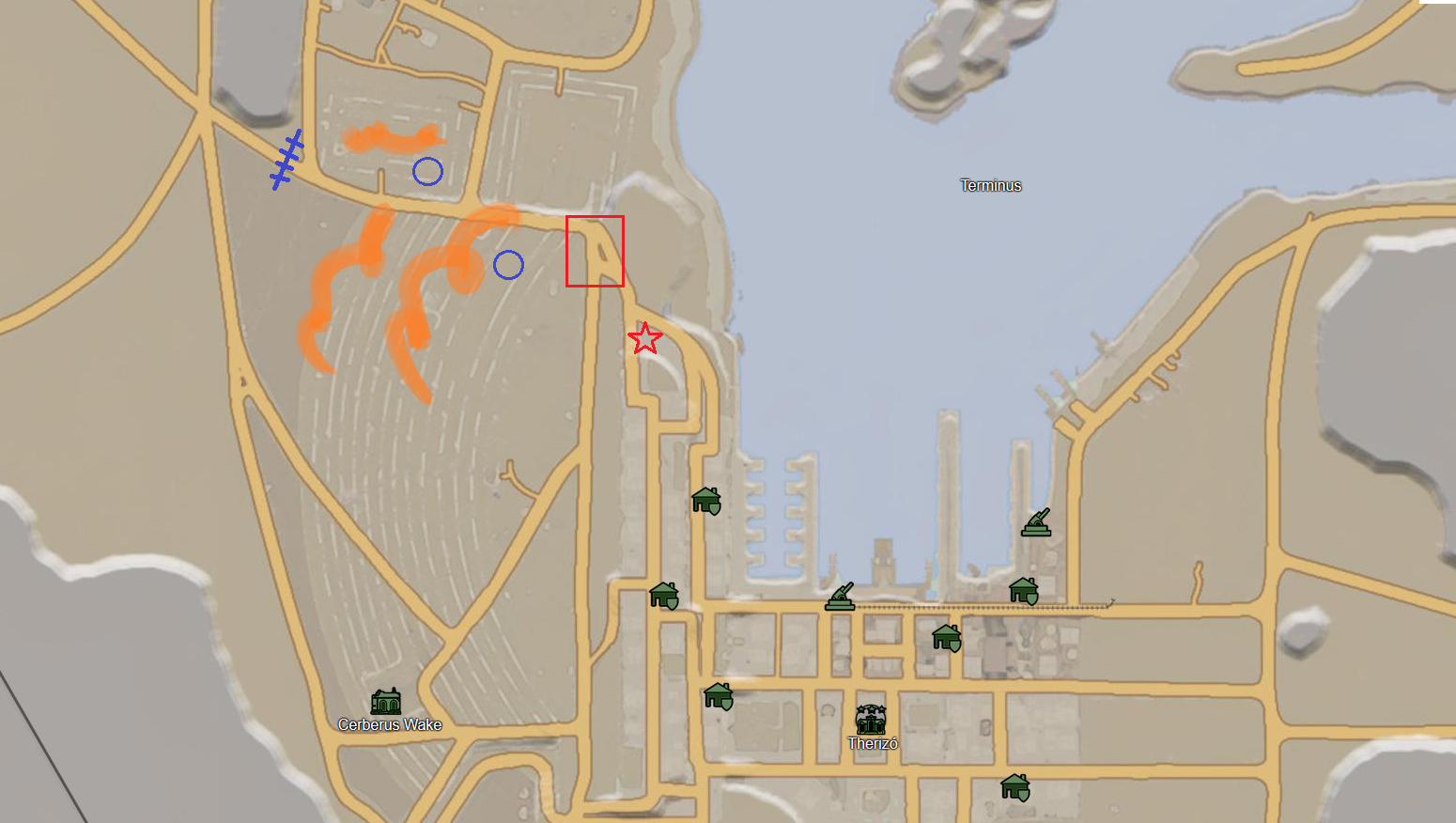Select the blue hash-line drawing marker
This screenshot has height=823, width=1456.
click(287, 160)
